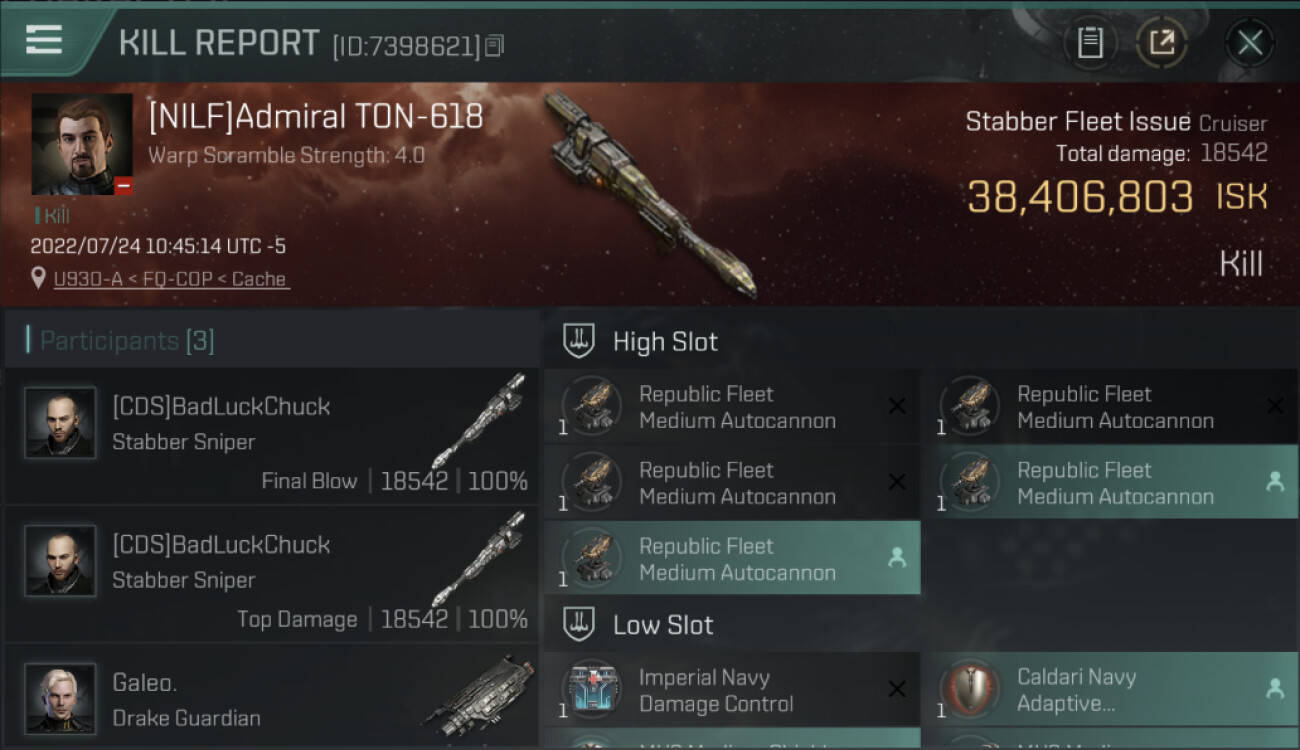Image resolution: width=1300 pixels, height=750 pixels.
Task: Inspect the Stabber Fleet Issue ship image
Action: click(x=648, y=193)
